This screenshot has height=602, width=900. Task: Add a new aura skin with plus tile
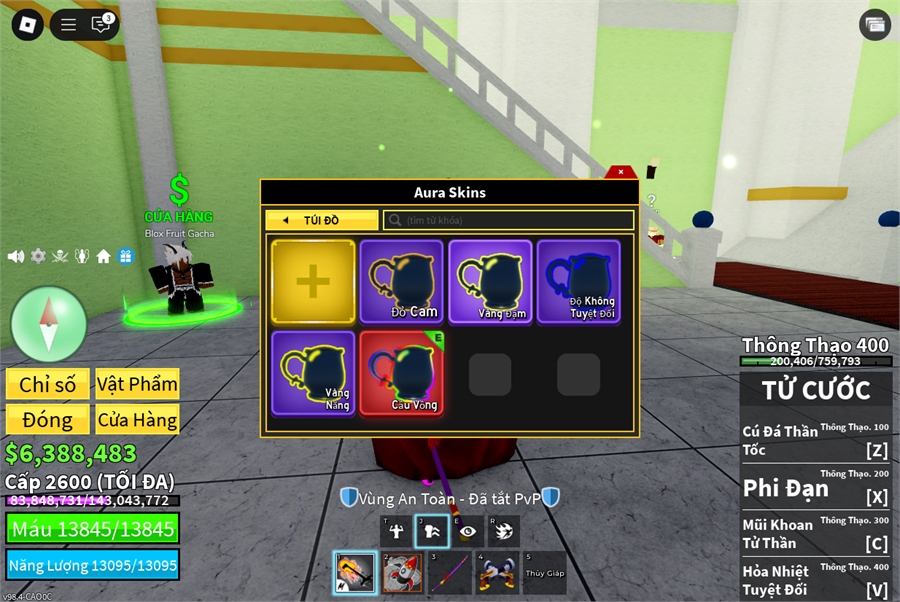[x=313, y=282]
